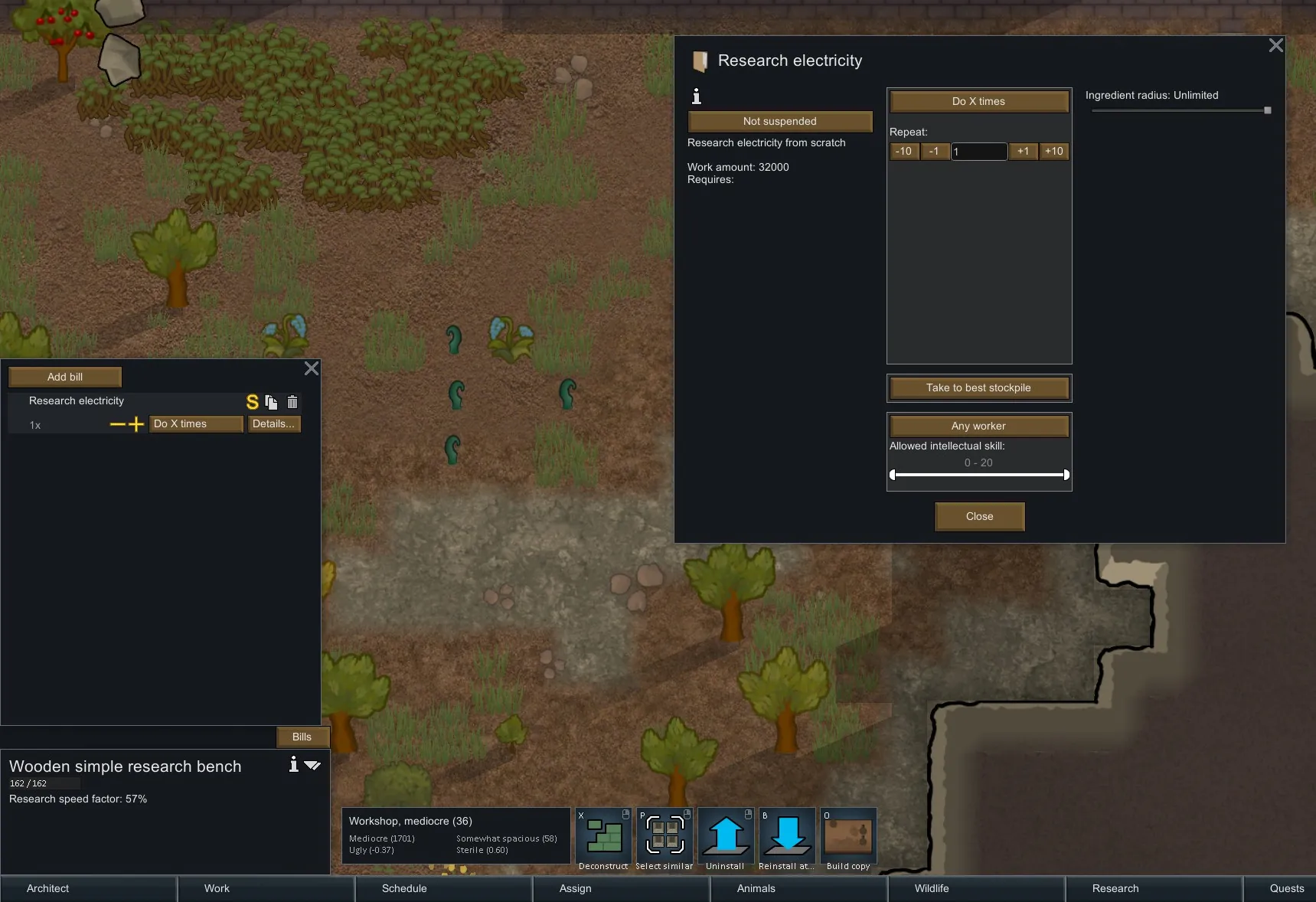Open the Research tab in bottom bar
The height and width of the screenshot is (902, 1316).
1115,888
